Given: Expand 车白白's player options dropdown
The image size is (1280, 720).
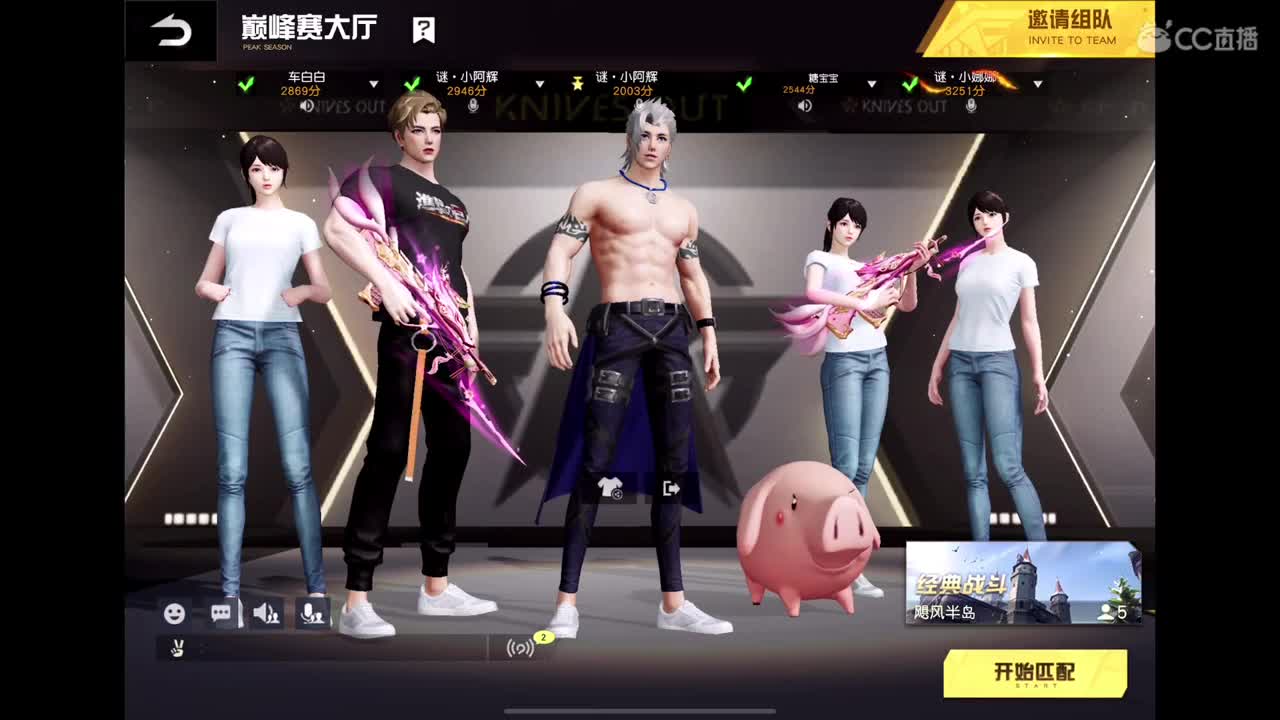Looking at the screenshot, I should [x=375, y=84].
